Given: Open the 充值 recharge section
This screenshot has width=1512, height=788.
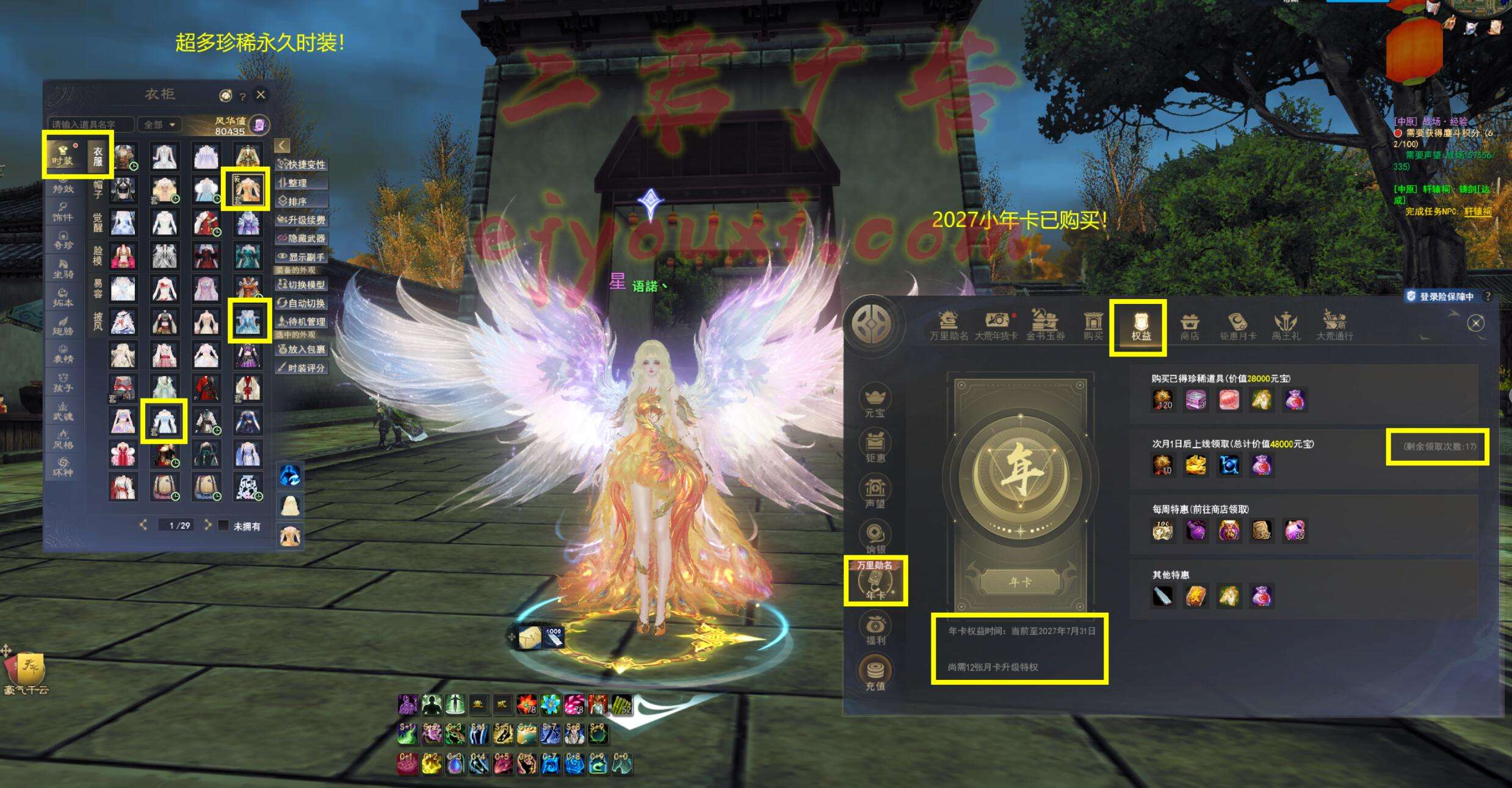Looking at the screenshot, I should pyautogui.click(x=875, y=673).
